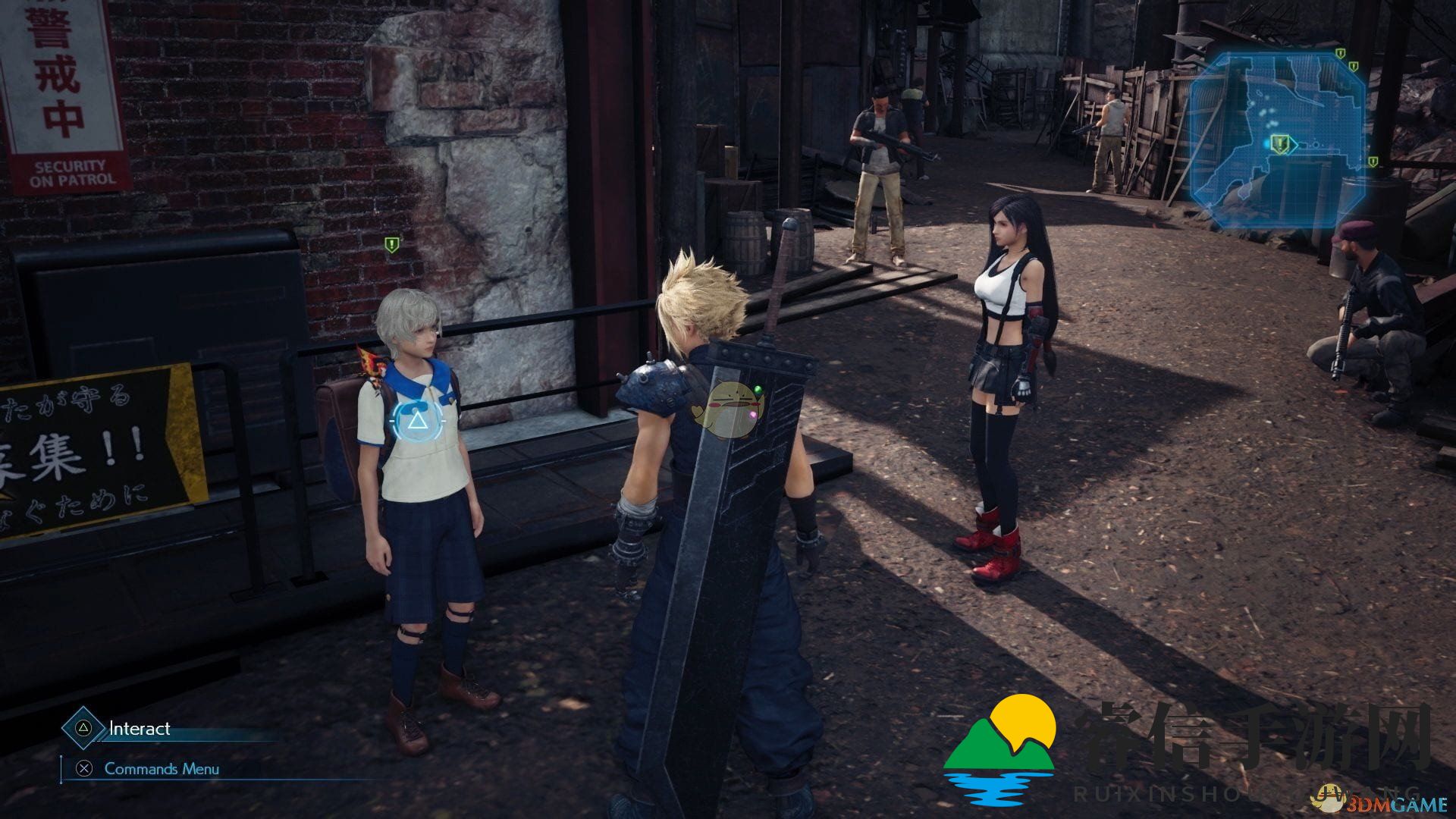Click the yellow quest exclamation marker on minimap

click(x=1279, y=145)
